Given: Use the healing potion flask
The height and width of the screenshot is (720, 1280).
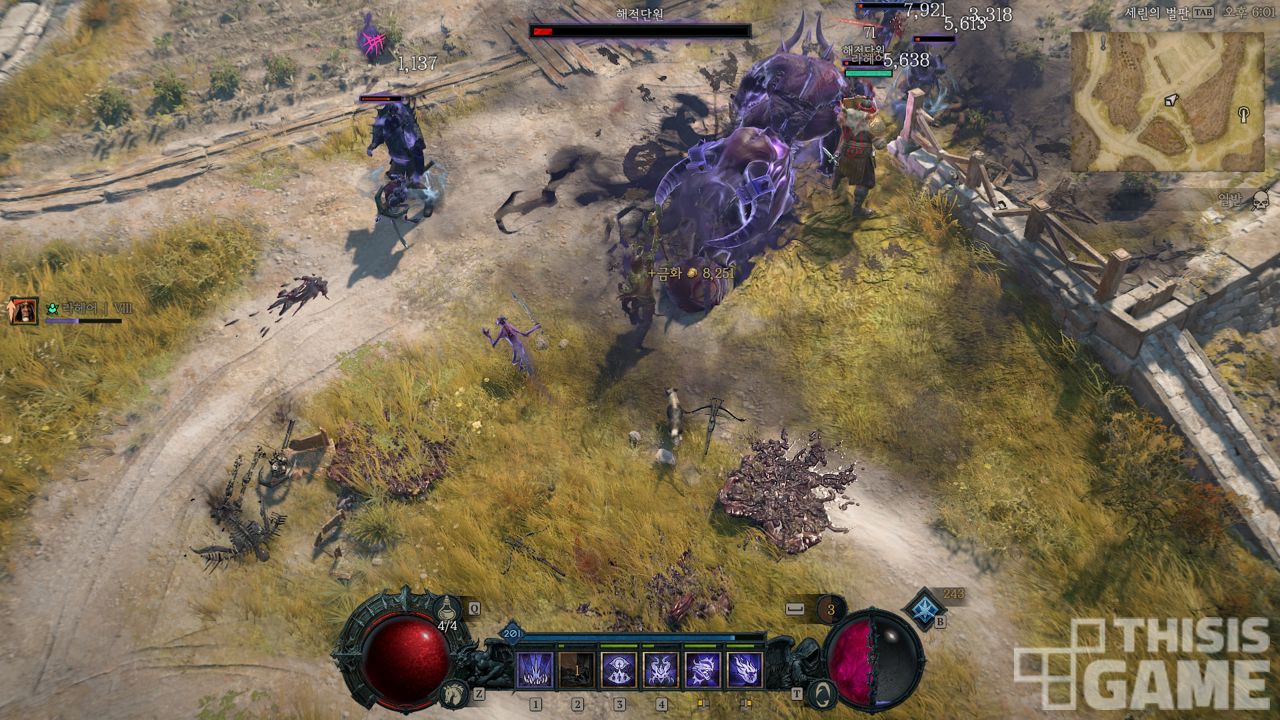Looking at the screenshot, I should (x=448, y=610).
